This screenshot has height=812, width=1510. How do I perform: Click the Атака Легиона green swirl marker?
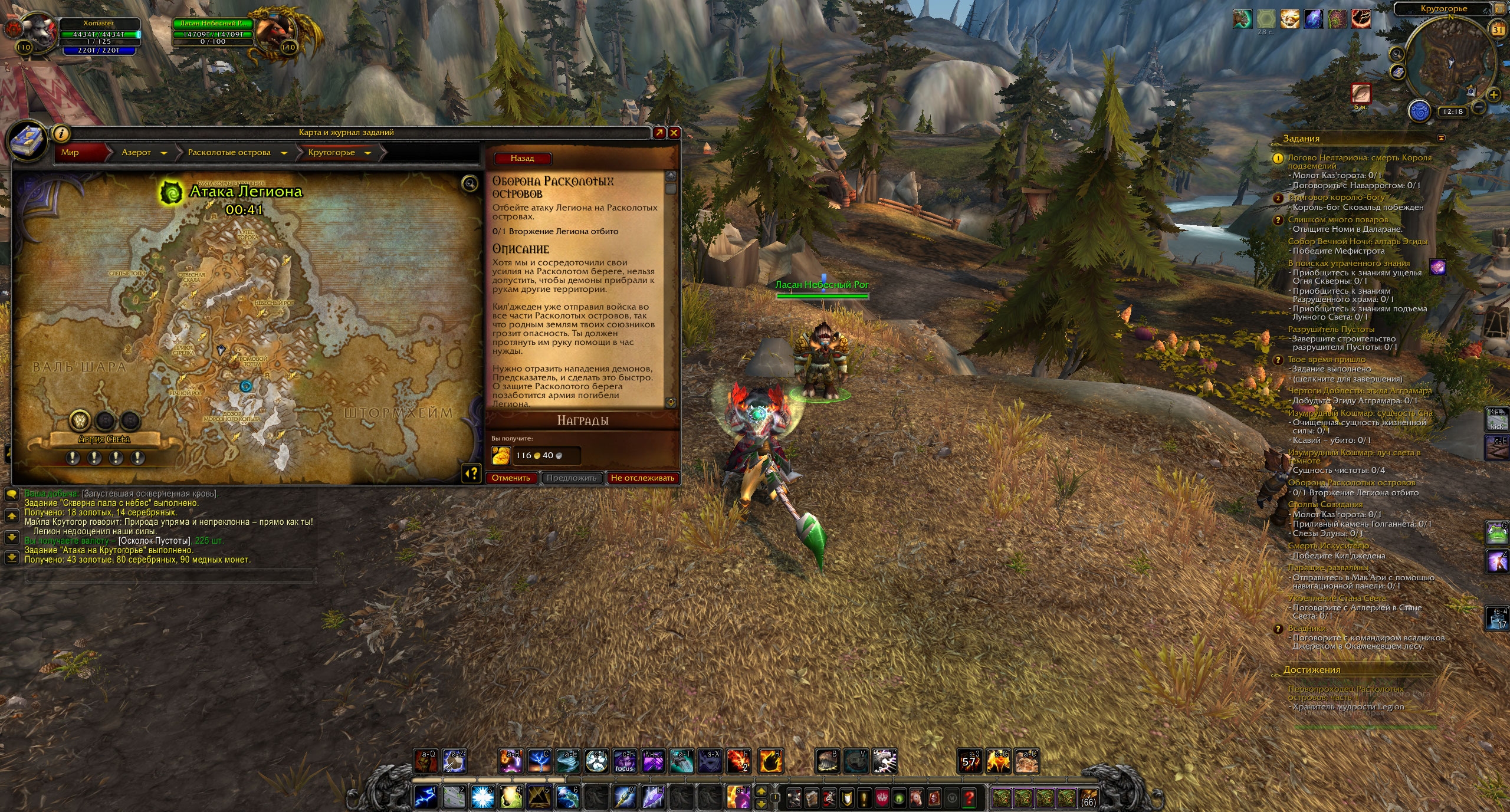point(170,193)
